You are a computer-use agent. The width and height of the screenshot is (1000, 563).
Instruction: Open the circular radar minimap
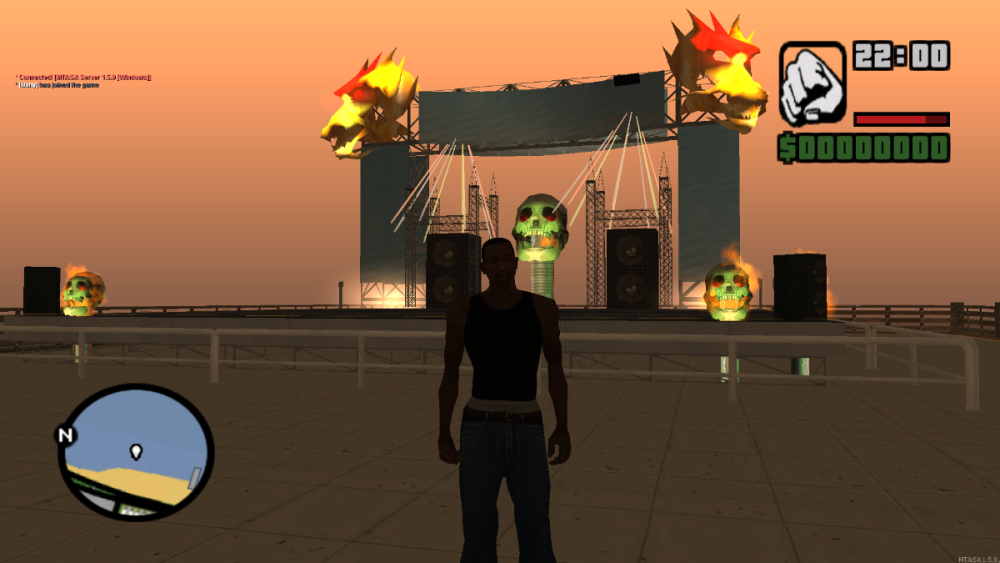[x=136, y=451]
